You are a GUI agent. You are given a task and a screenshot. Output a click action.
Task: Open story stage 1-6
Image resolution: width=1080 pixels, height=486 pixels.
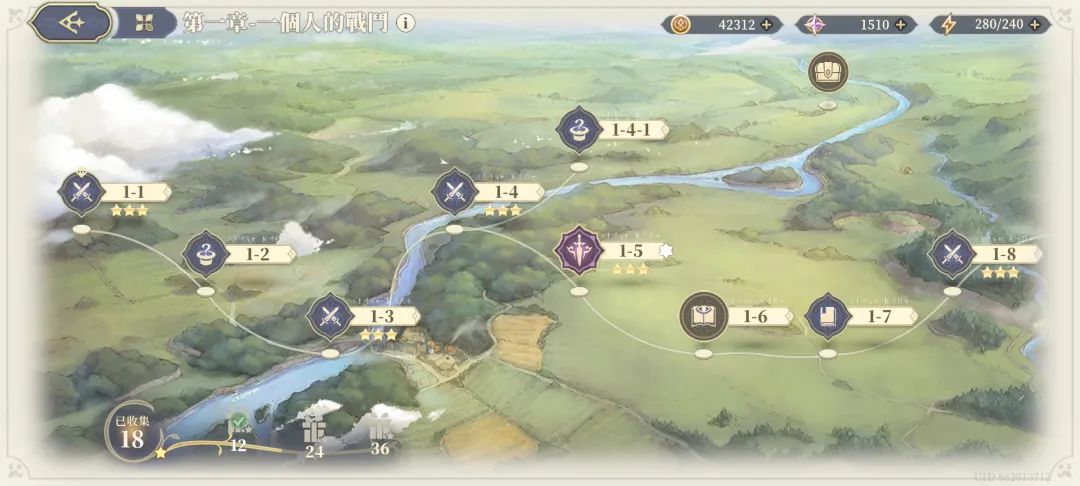pyautogui.click(x=703, y=317)
